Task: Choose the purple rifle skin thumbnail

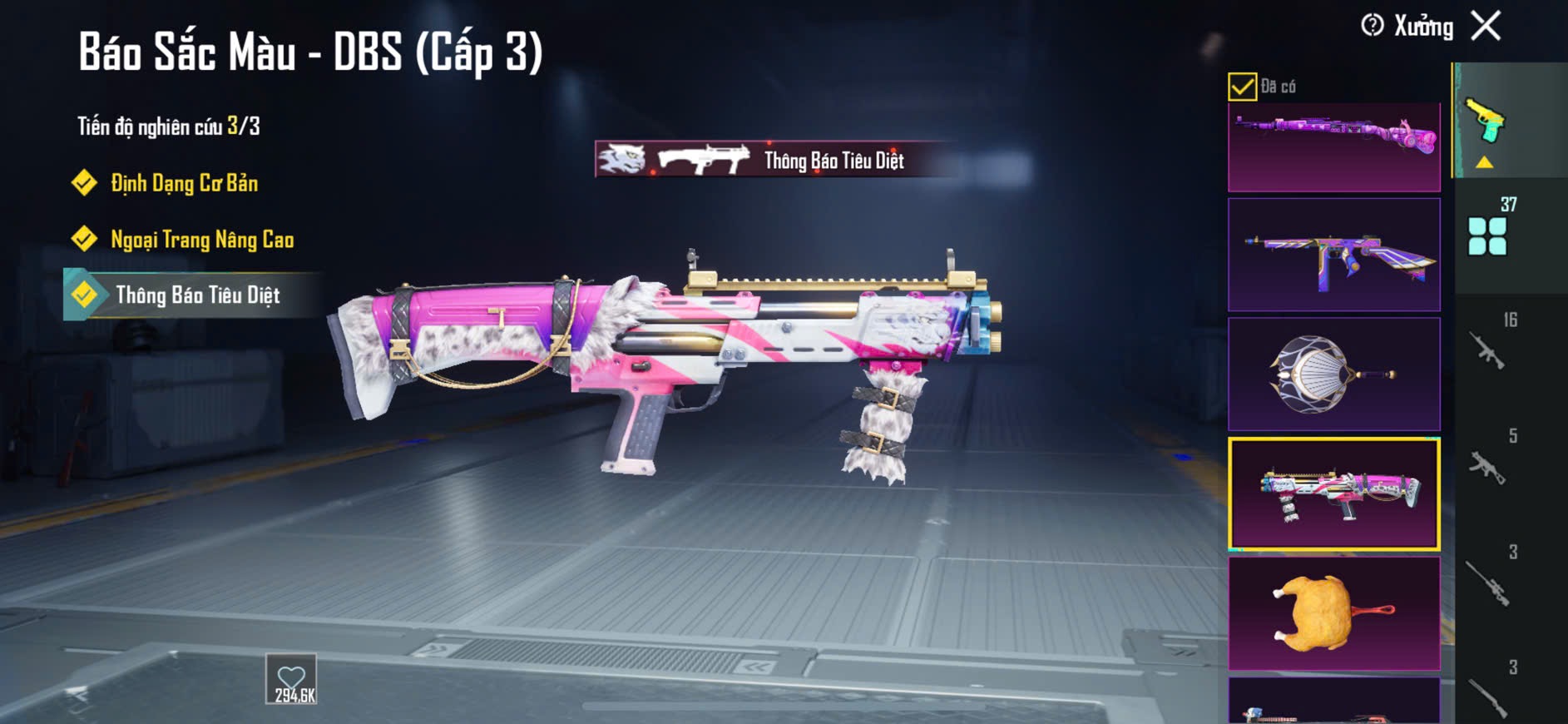Action: click(1333, 147)
